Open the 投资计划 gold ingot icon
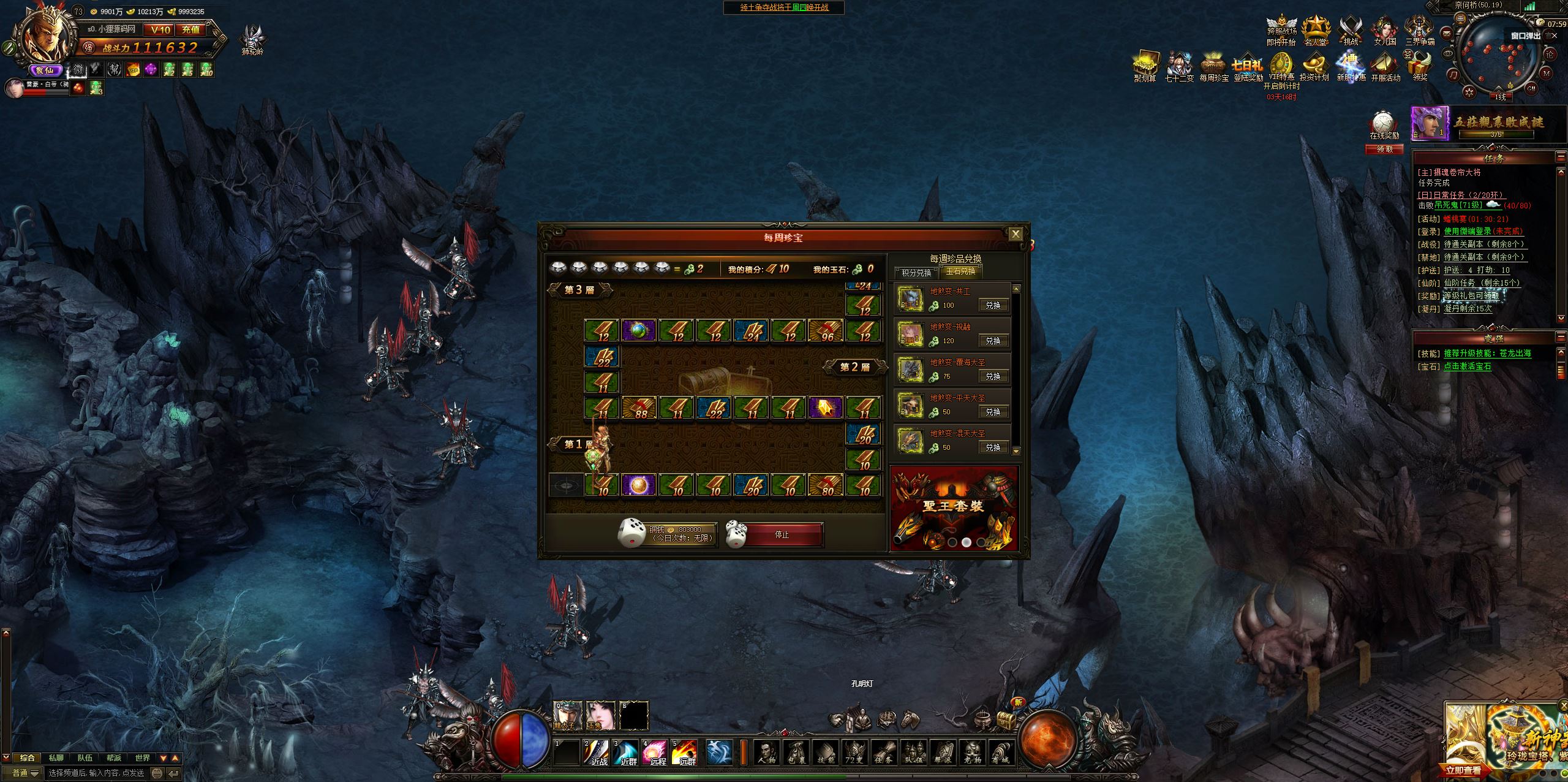Screen dimensions: 1568x782 [1314, 67]
